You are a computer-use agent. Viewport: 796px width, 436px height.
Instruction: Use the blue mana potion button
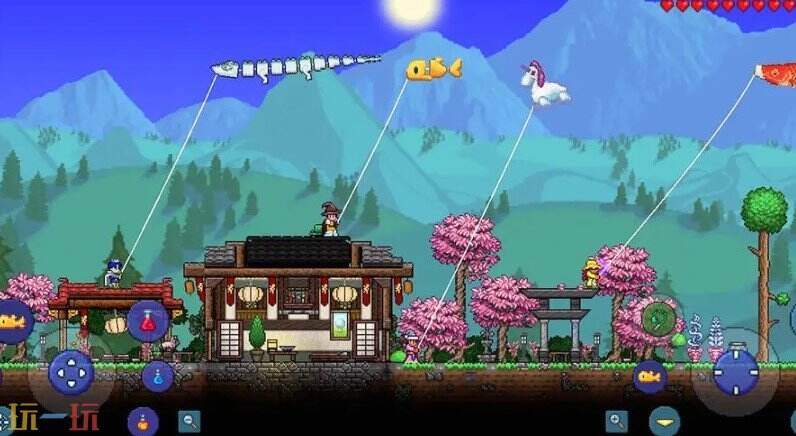[x=158, y=376]
